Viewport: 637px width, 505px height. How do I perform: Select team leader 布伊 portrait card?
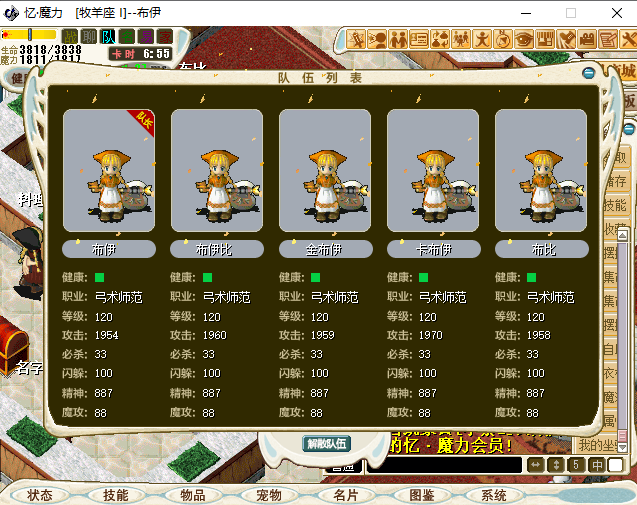point(109,171)
